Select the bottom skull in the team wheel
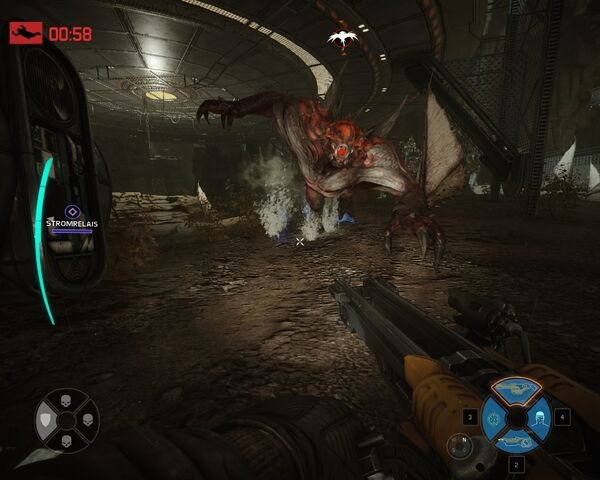 click(67, 441)
